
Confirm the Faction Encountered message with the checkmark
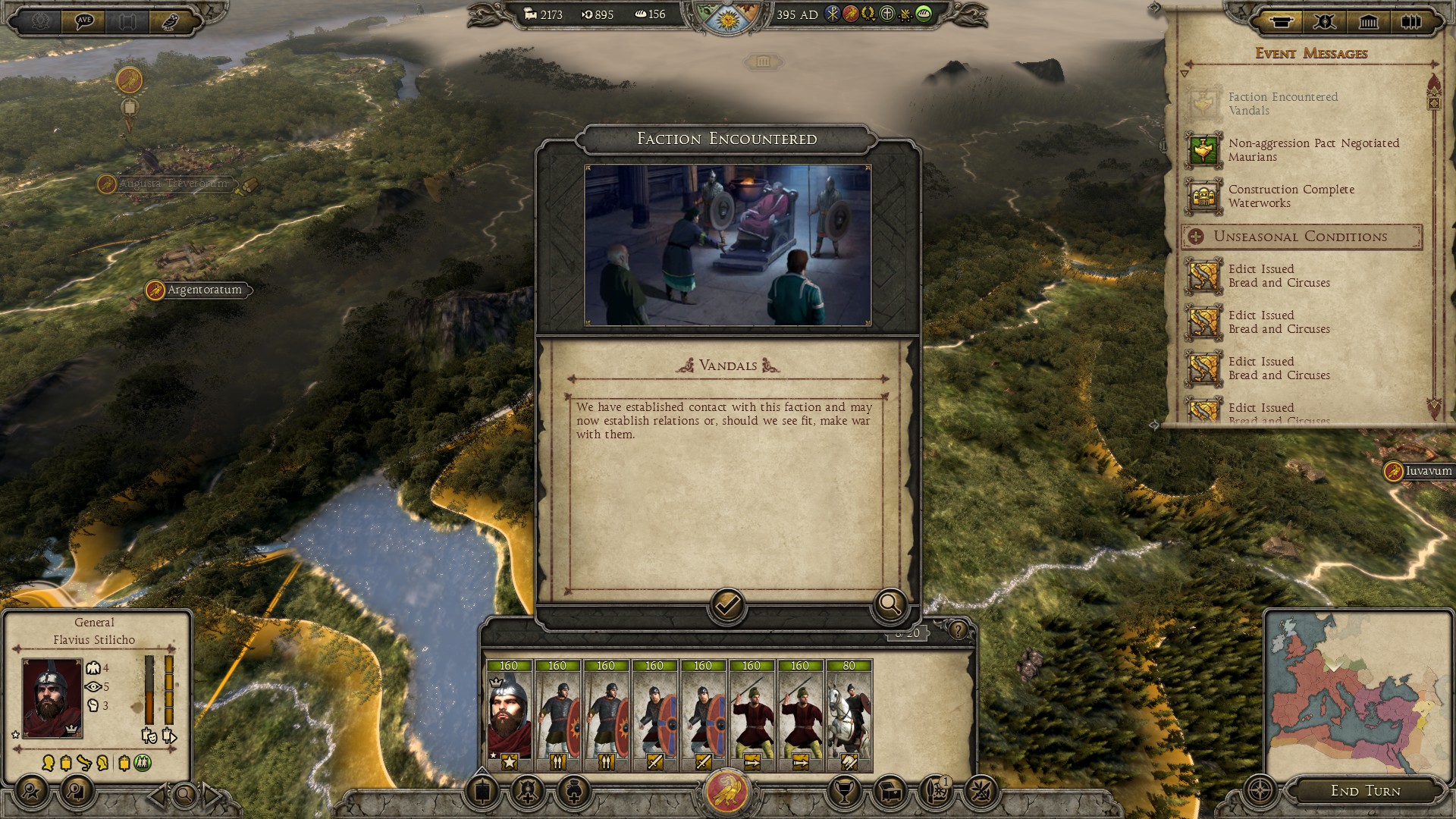coord(726,605)
